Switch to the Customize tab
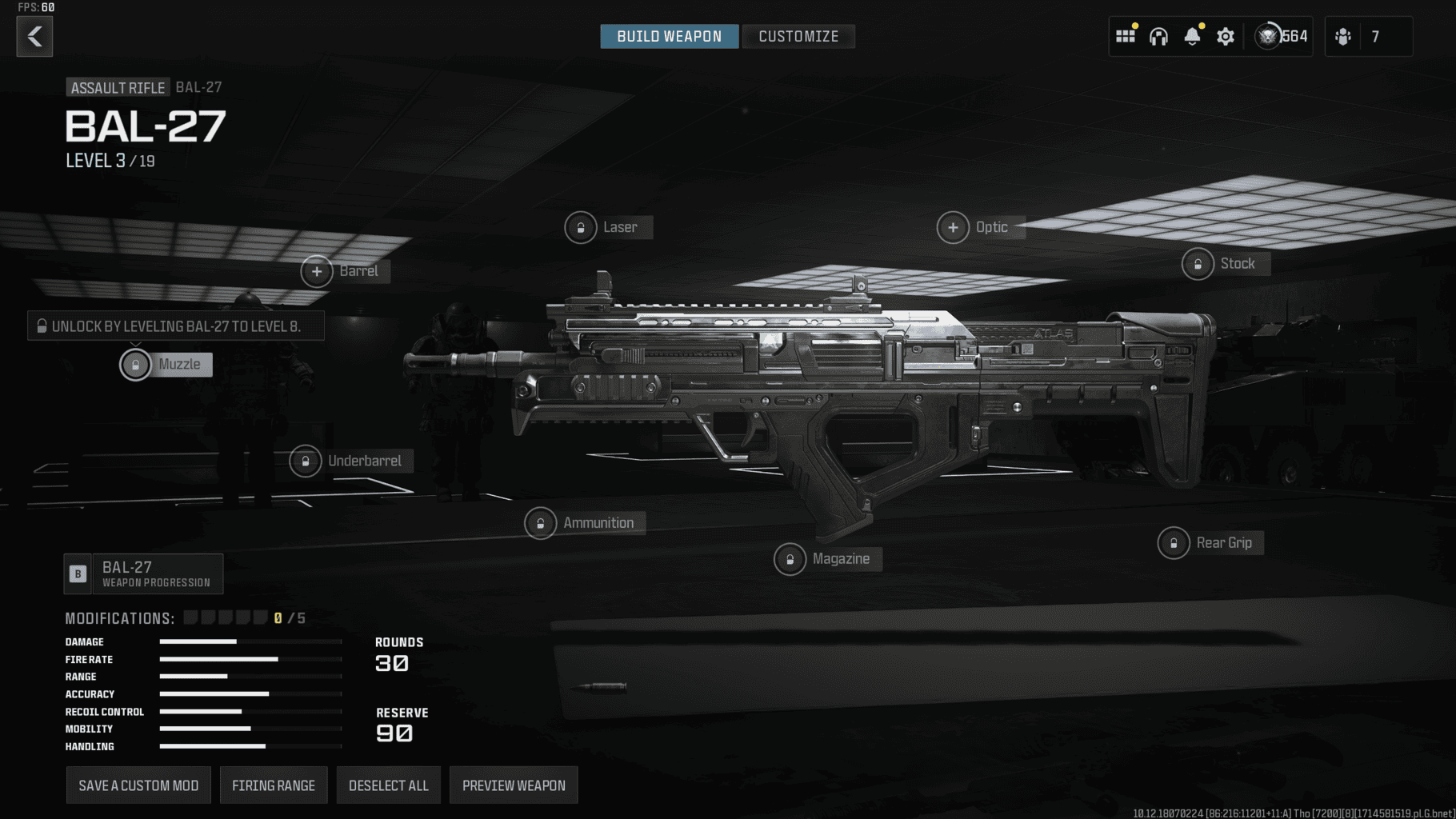Image resolution: width=1456 pixels, height=819 pixels. coord(798,36)
